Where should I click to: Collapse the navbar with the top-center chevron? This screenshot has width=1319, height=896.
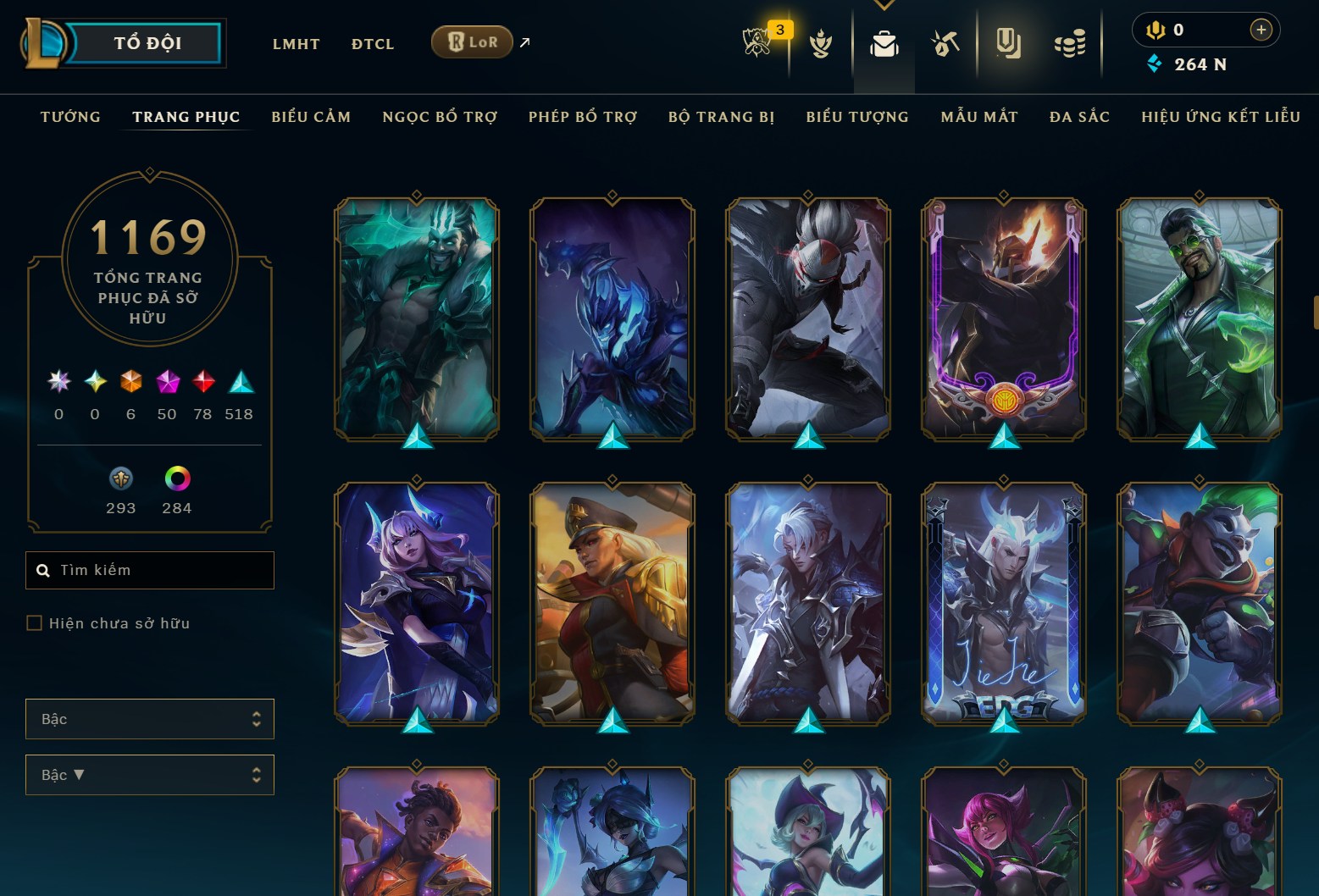[884, 4]
